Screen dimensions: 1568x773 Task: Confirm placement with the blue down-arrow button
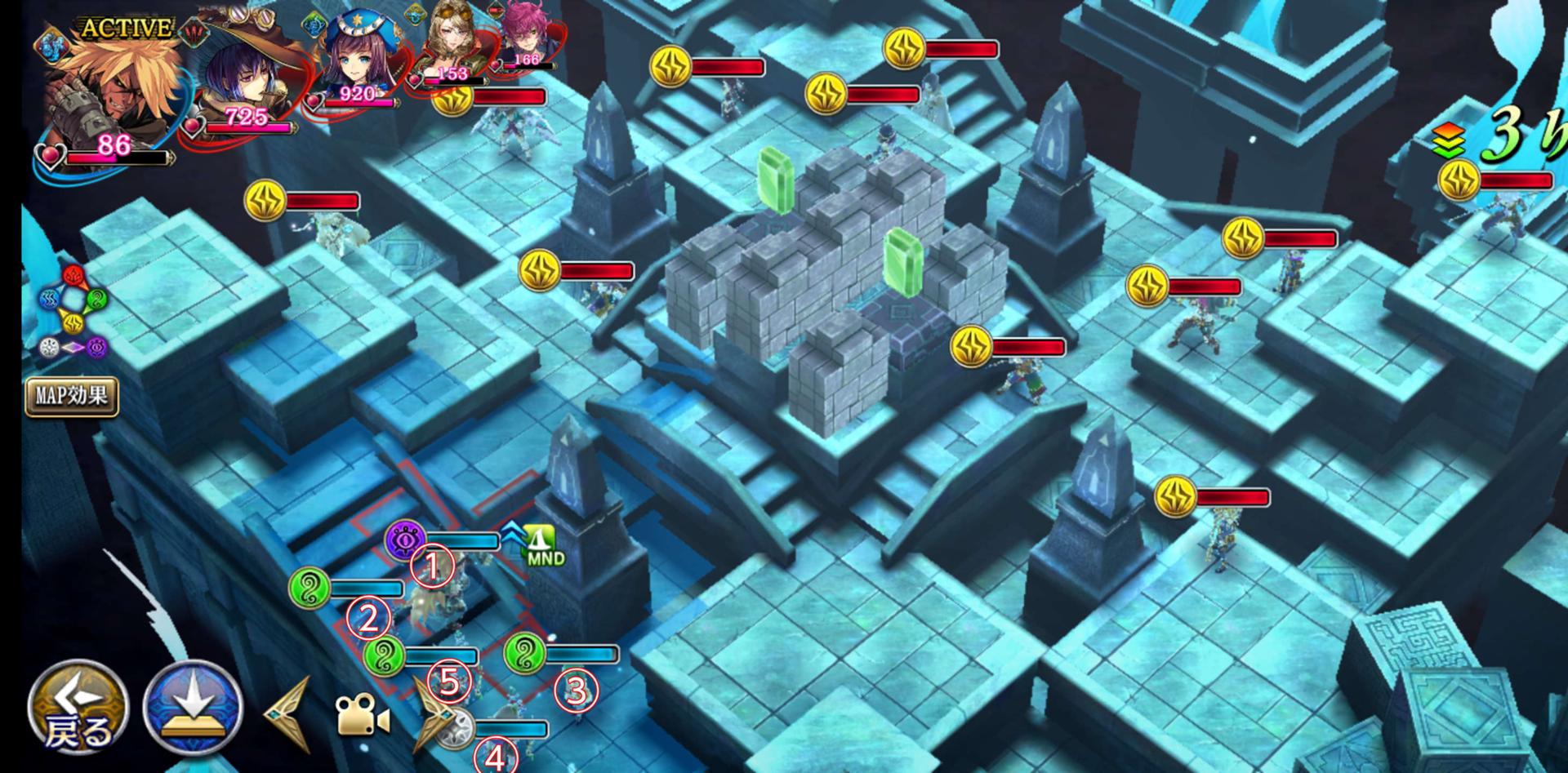pyautogui.click(x=194, y=708)
